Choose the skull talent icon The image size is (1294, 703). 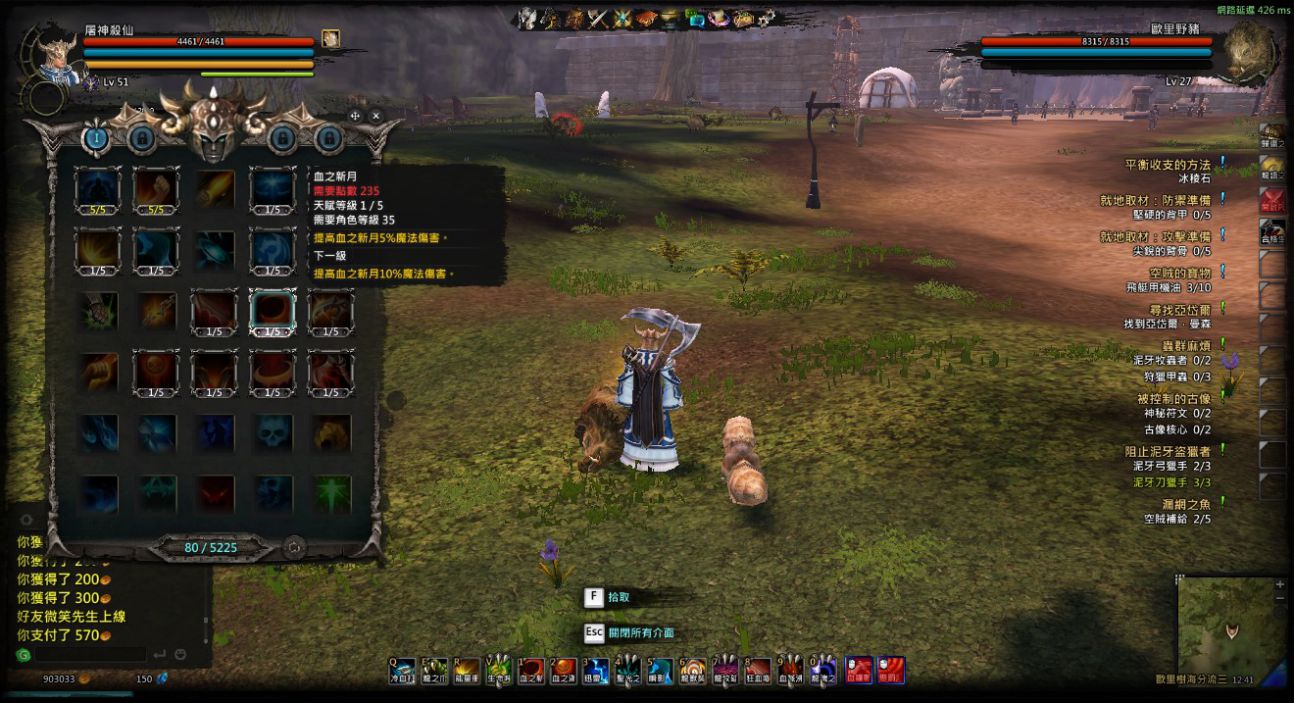click(x=272, y=433)
